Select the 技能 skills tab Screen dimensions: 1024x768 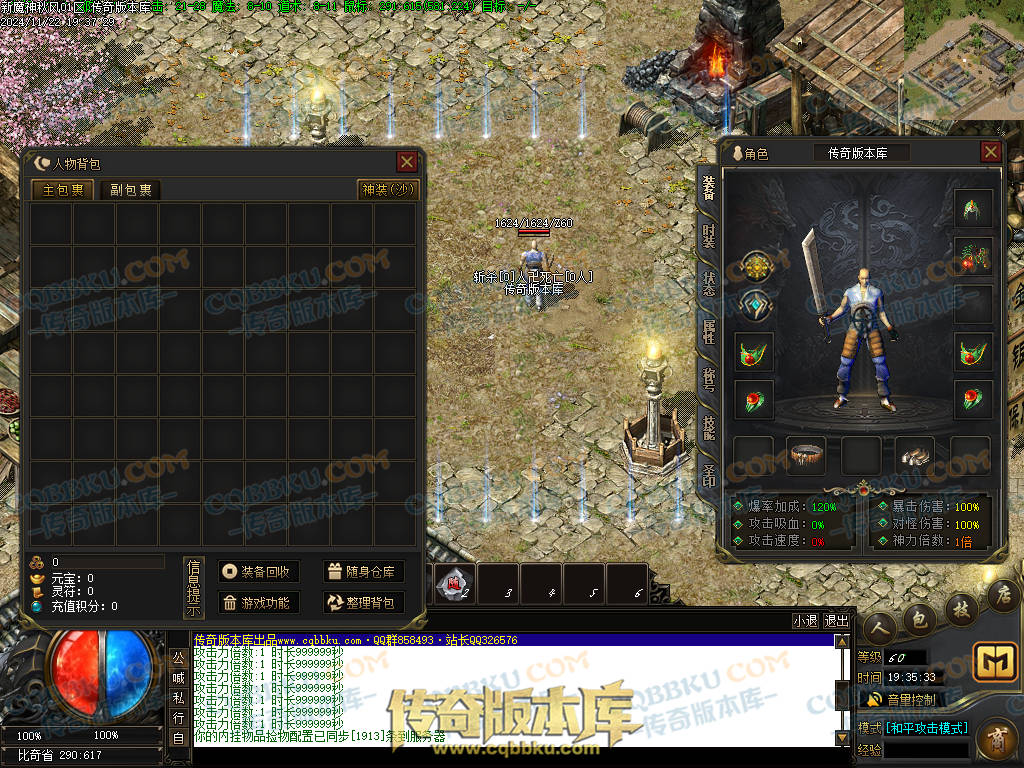coord(709,427)
